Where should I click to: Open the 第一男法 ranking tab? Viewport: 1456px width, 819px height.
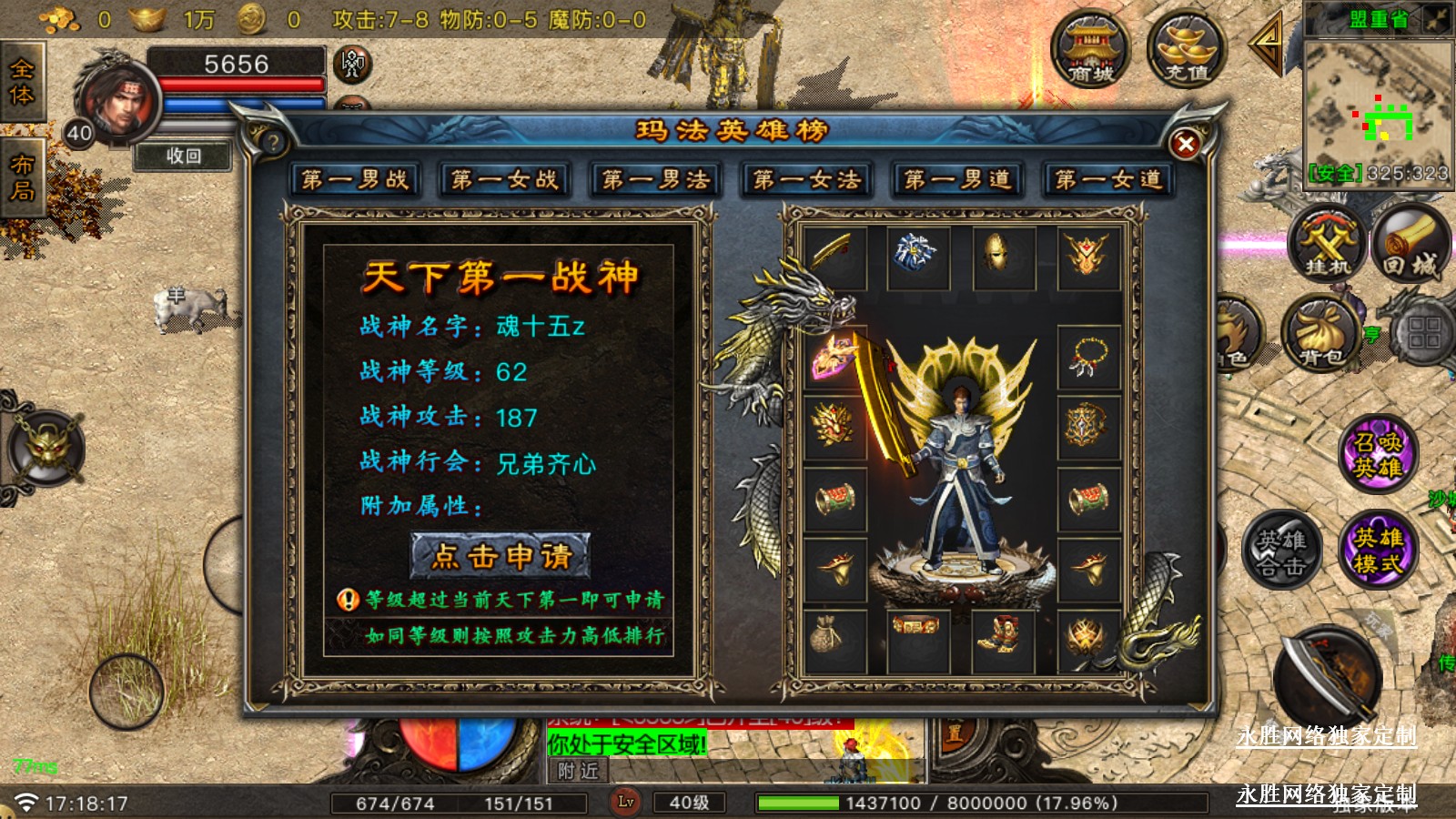click(656, 179)
